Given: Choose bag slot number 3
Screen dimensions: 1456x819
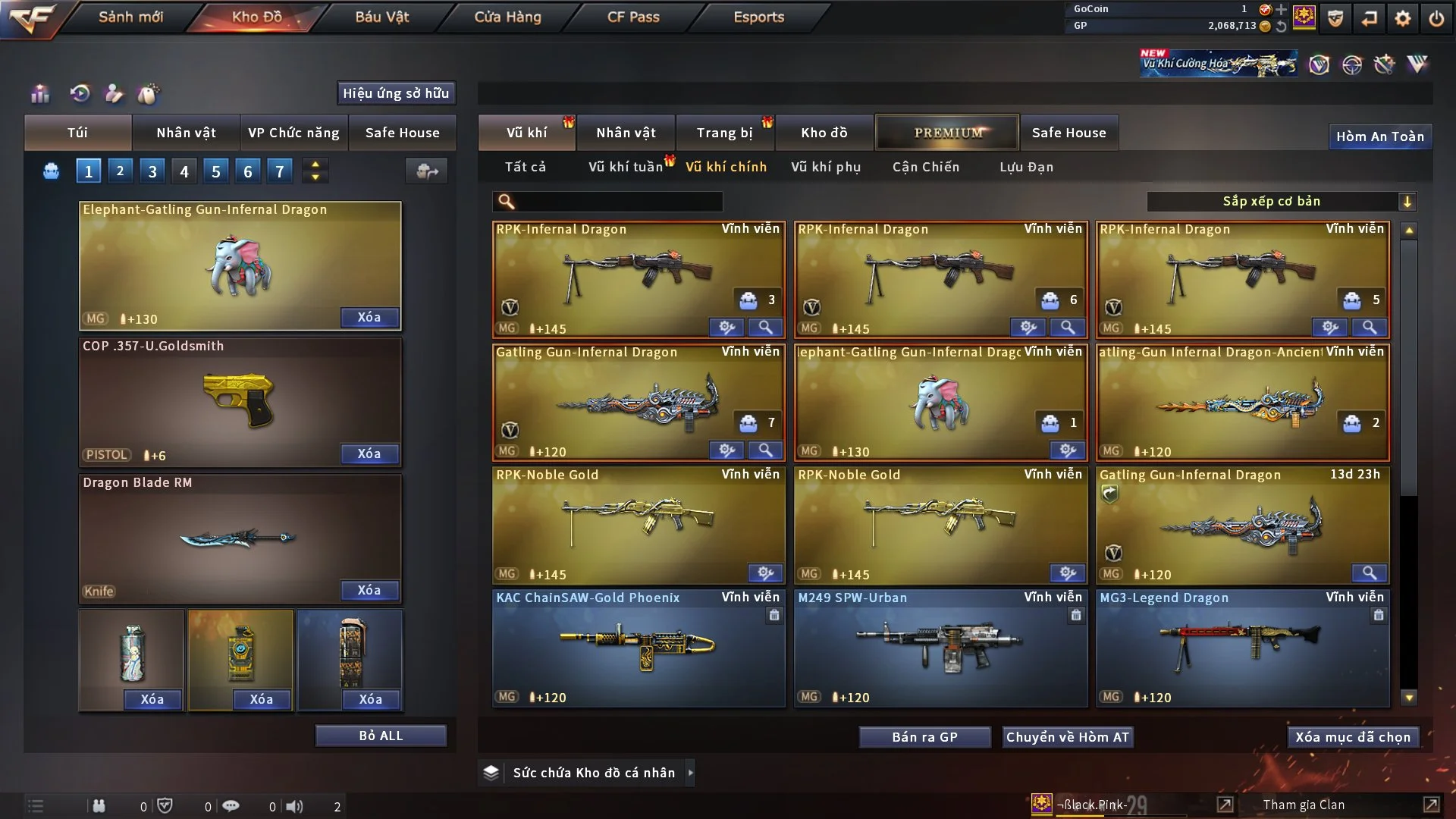Looking at the screenshot, I should (x=152, y=171).
